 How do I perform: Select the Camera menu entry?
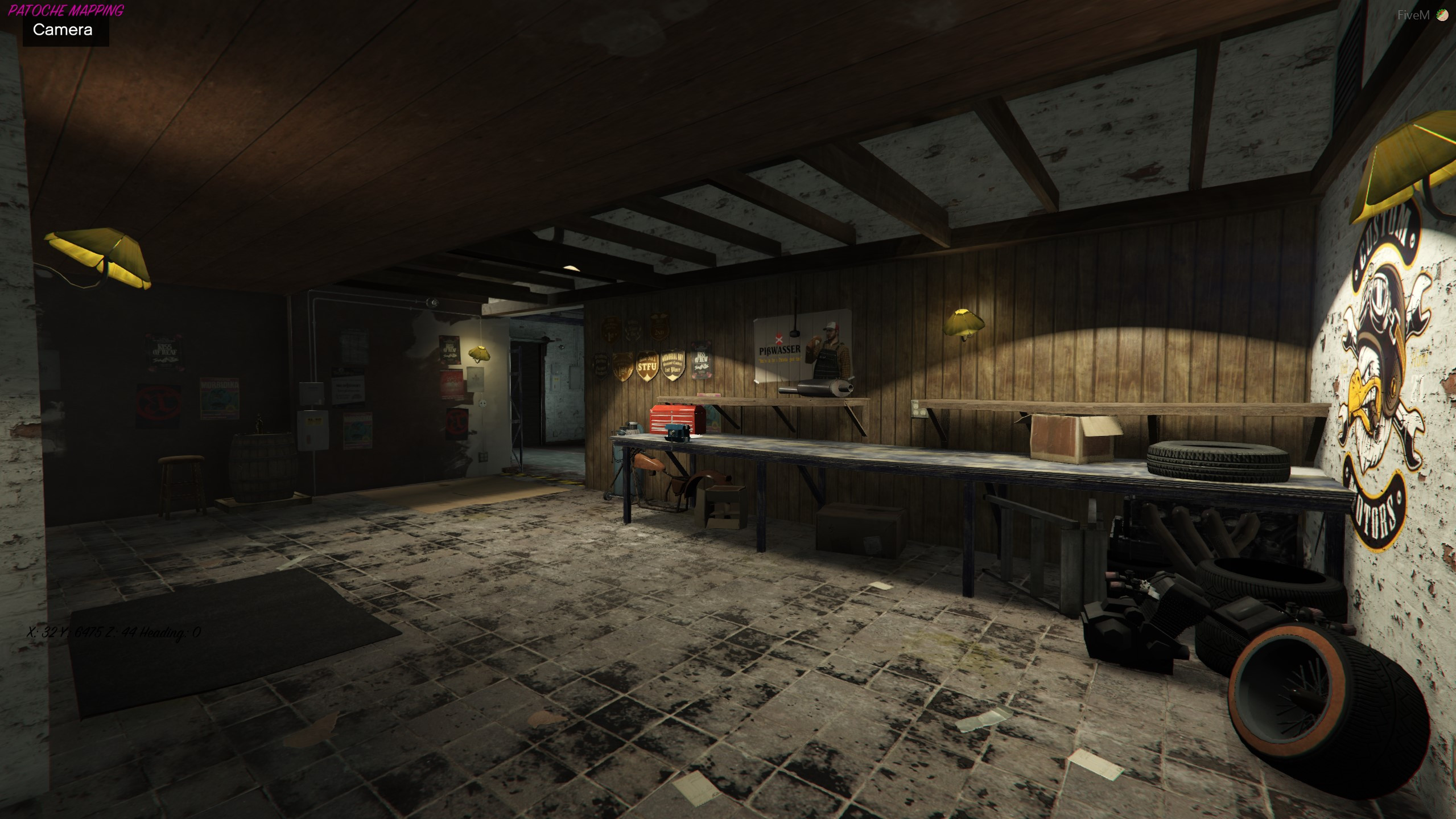click(63, 30)
